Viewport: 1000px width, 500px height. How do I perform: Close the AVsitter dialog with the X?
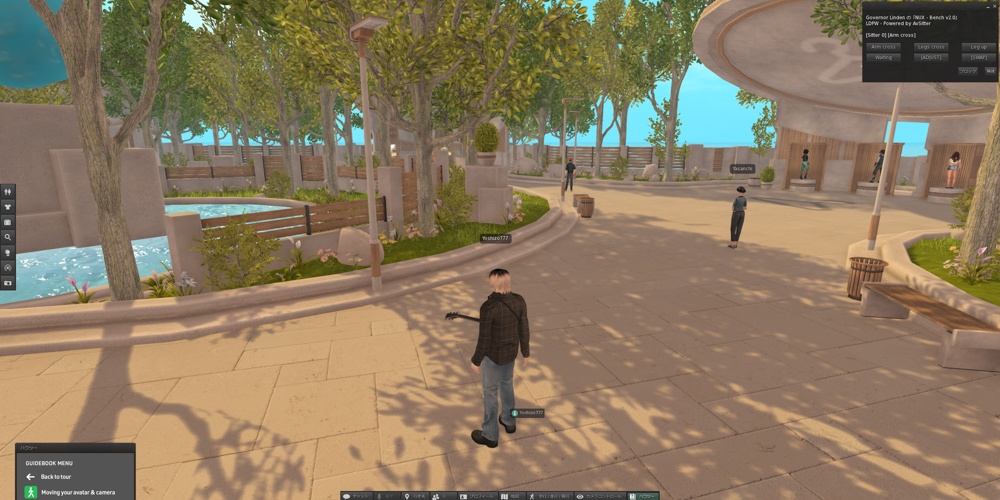click(992, 7)
